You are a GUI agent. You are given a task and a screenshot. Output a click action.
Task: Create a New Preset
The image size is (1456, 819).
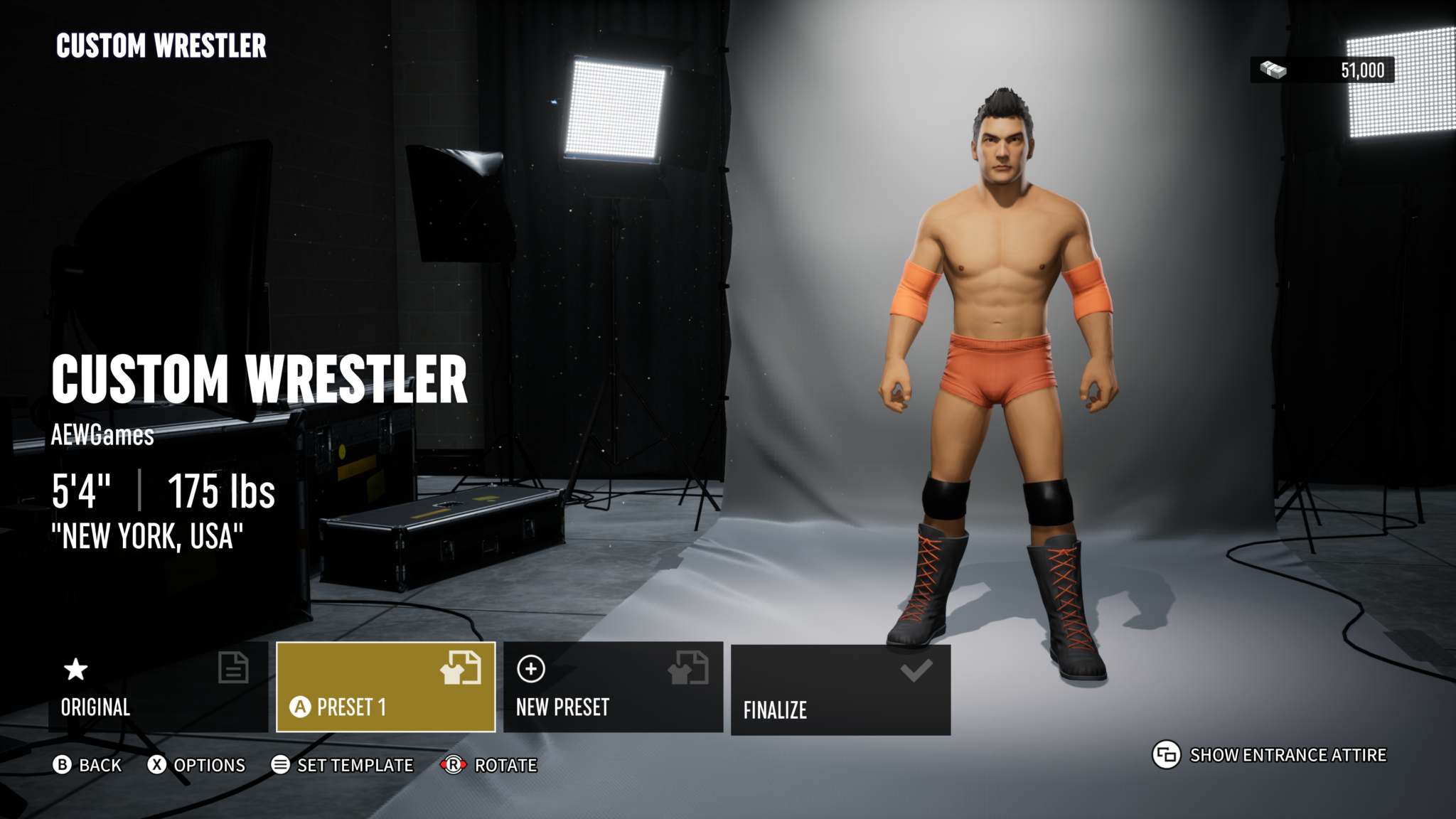click(613, 687)
